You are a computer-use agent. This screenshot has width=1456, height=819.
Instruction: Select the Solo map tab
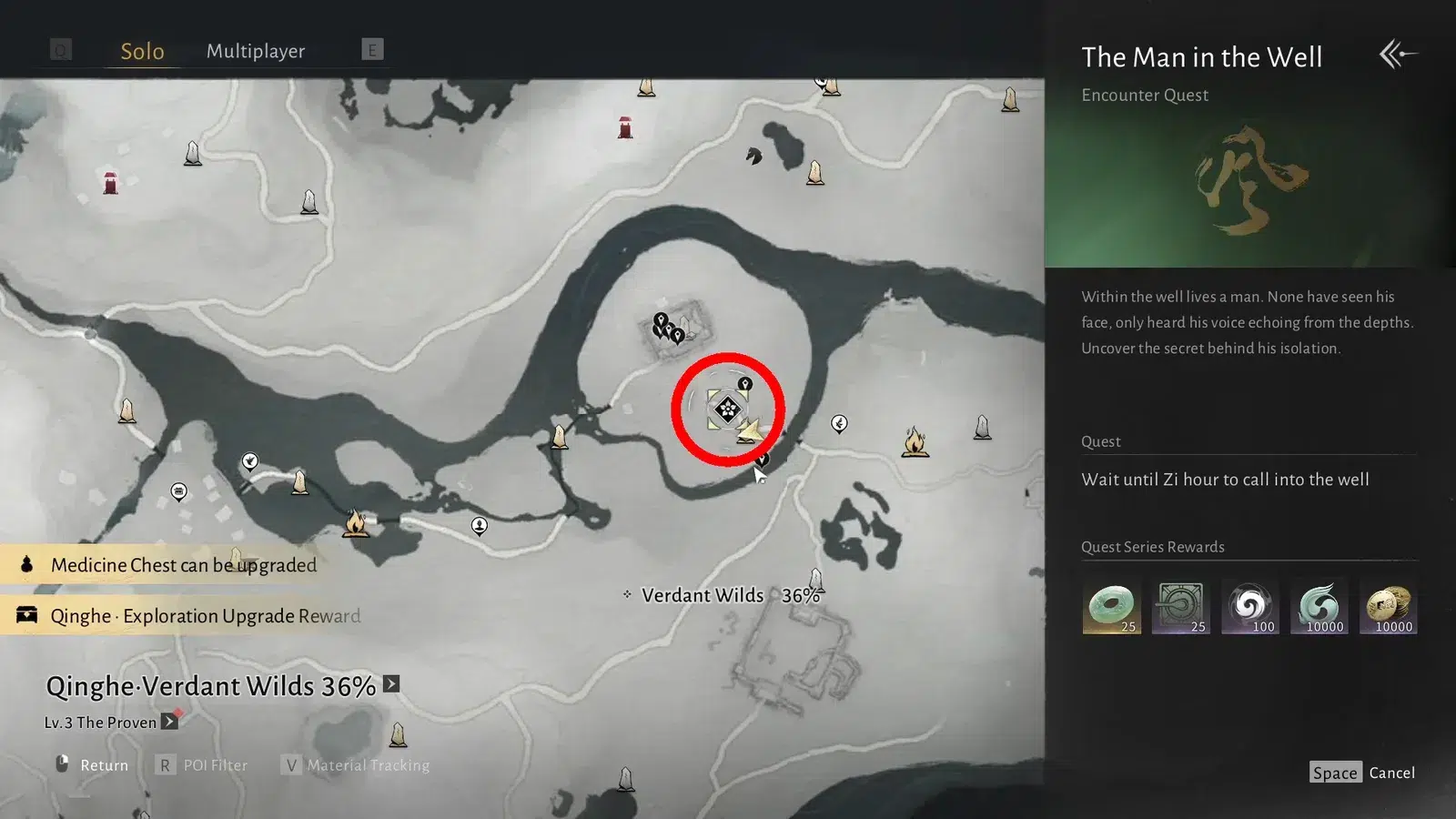[143, 51]
